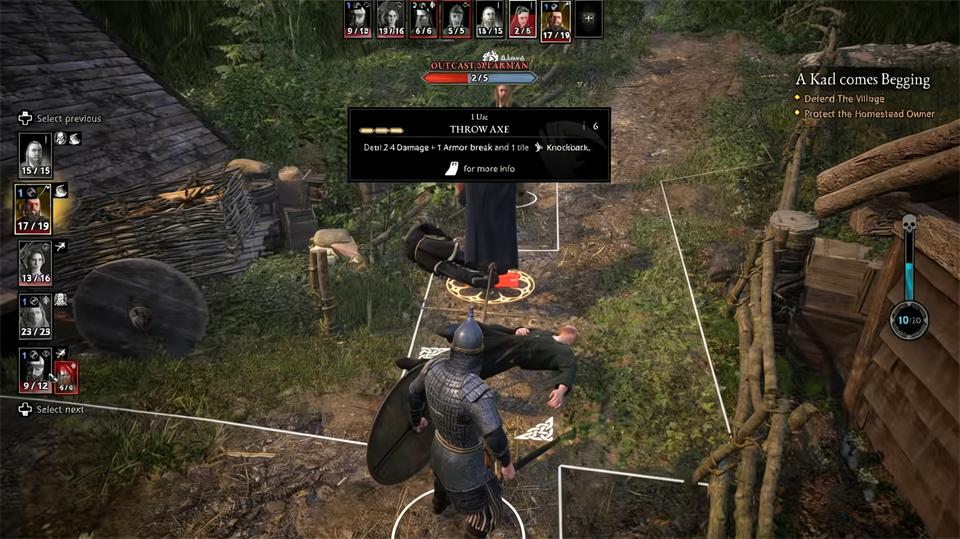This screenshot has height=539, width=960.
Task: Click the small red enemy portrait in party list
Action: (65, 376)
